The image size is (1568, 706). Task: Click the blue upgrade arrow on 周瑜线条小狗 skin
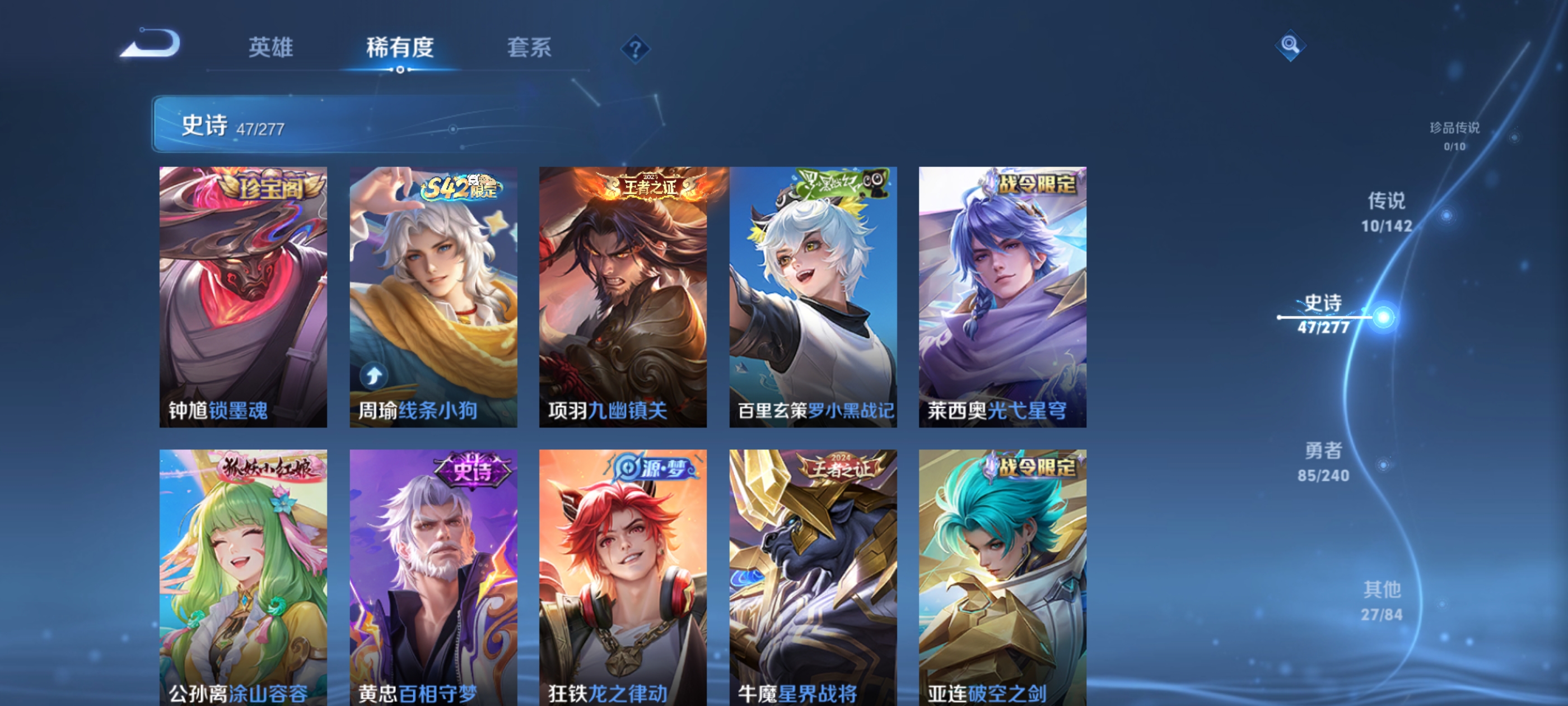click(373, 375)
